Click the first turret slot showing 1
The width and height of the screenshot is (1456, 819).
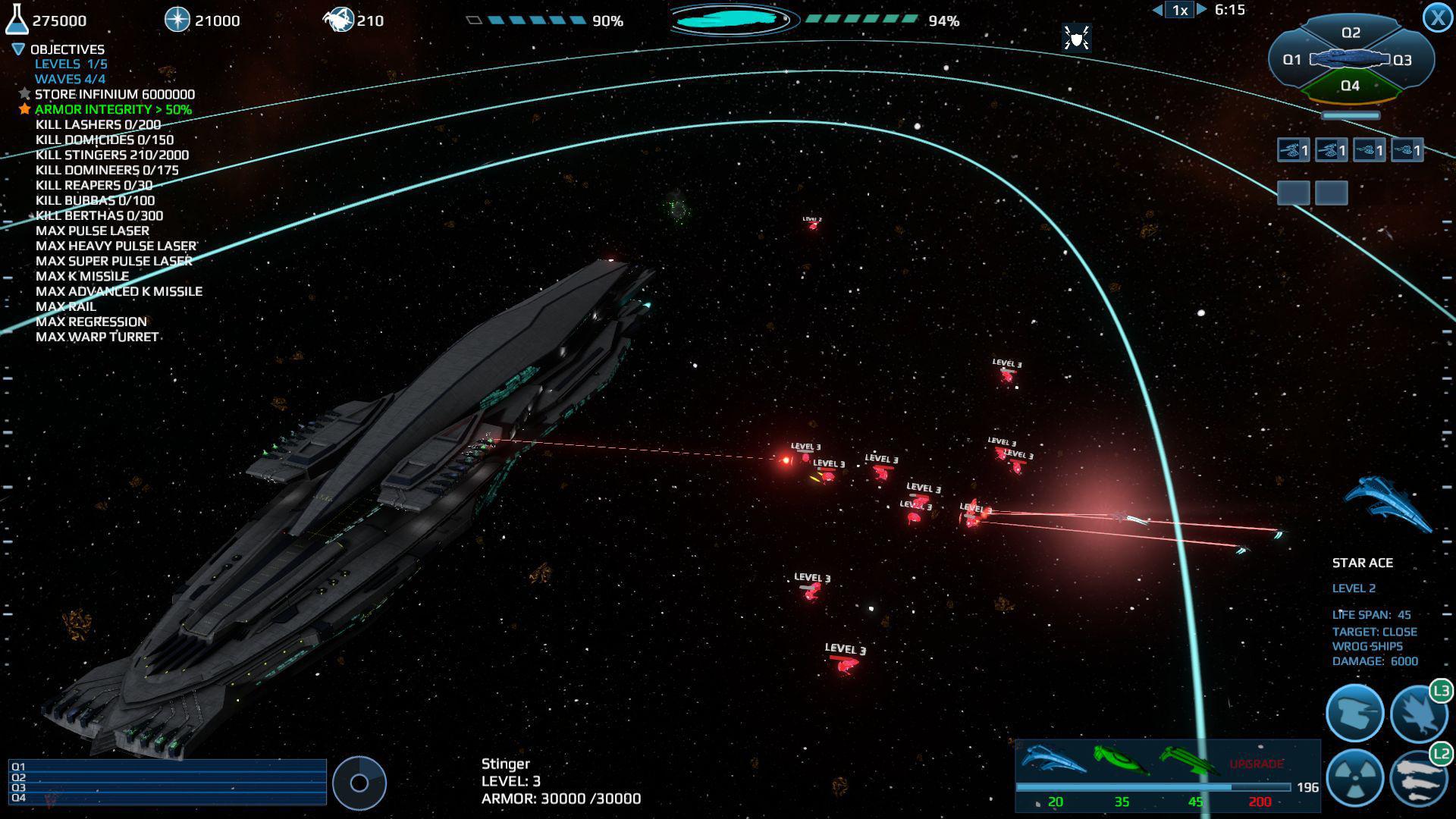(1292, 150)
